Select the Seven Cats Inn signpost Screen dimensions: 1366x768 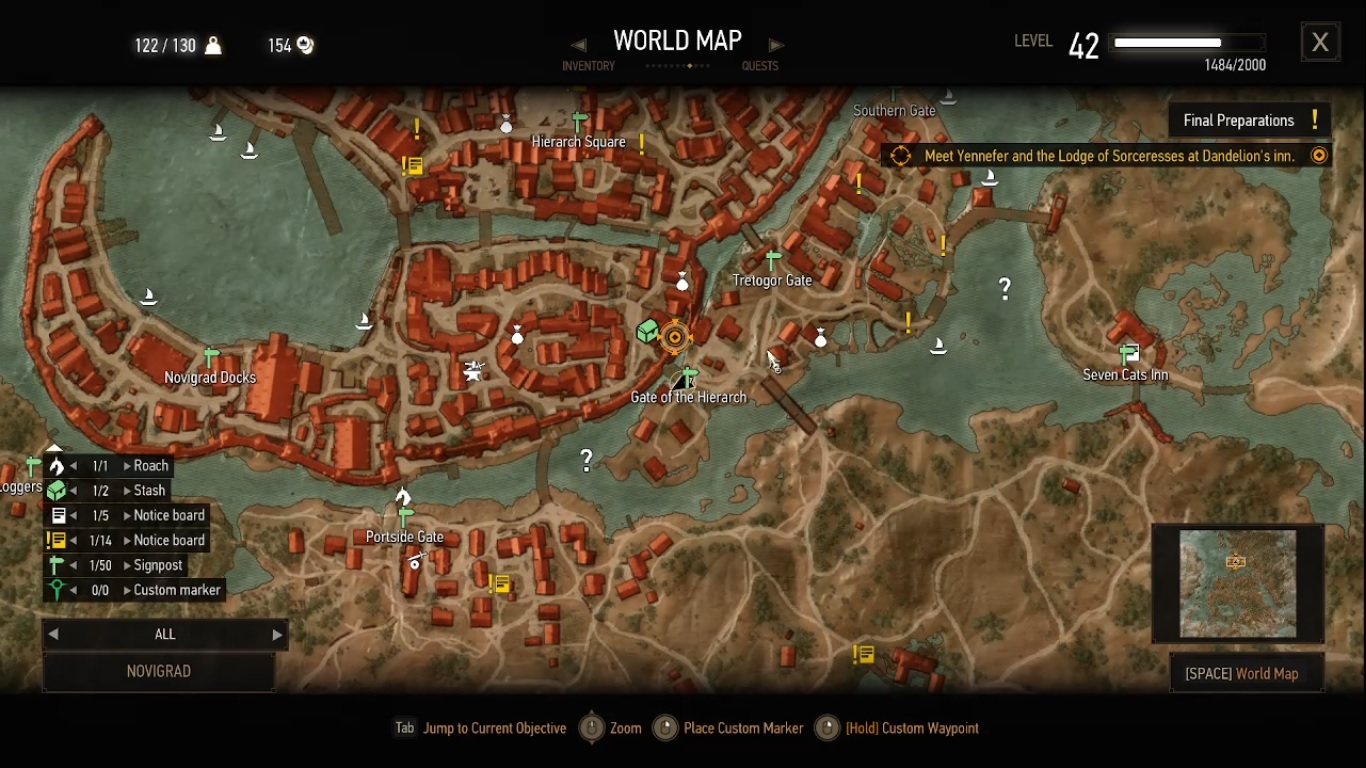(x=1128, y=353)
